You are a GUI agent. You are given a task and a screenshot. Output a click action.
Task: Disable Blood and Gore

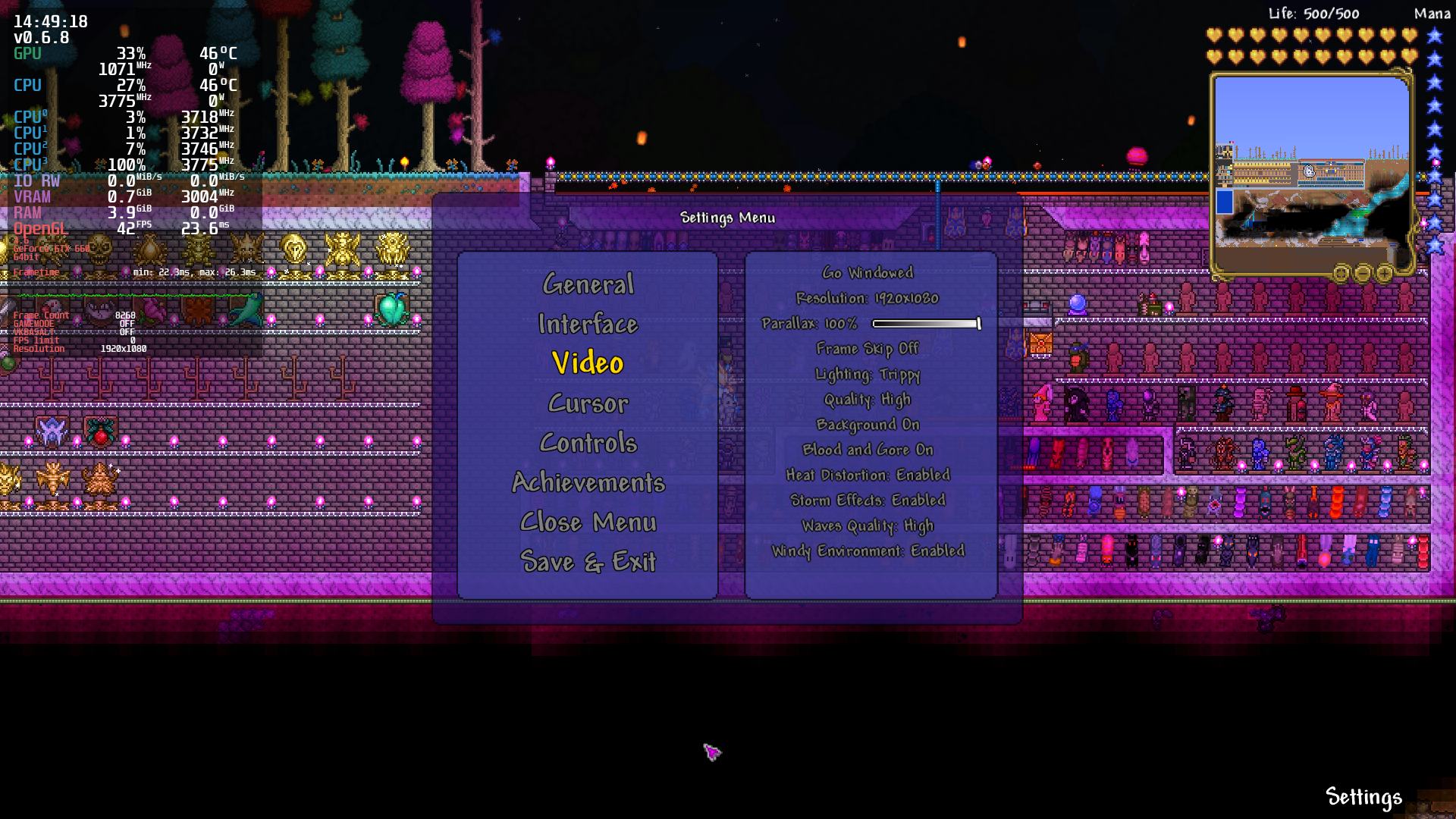868,450
